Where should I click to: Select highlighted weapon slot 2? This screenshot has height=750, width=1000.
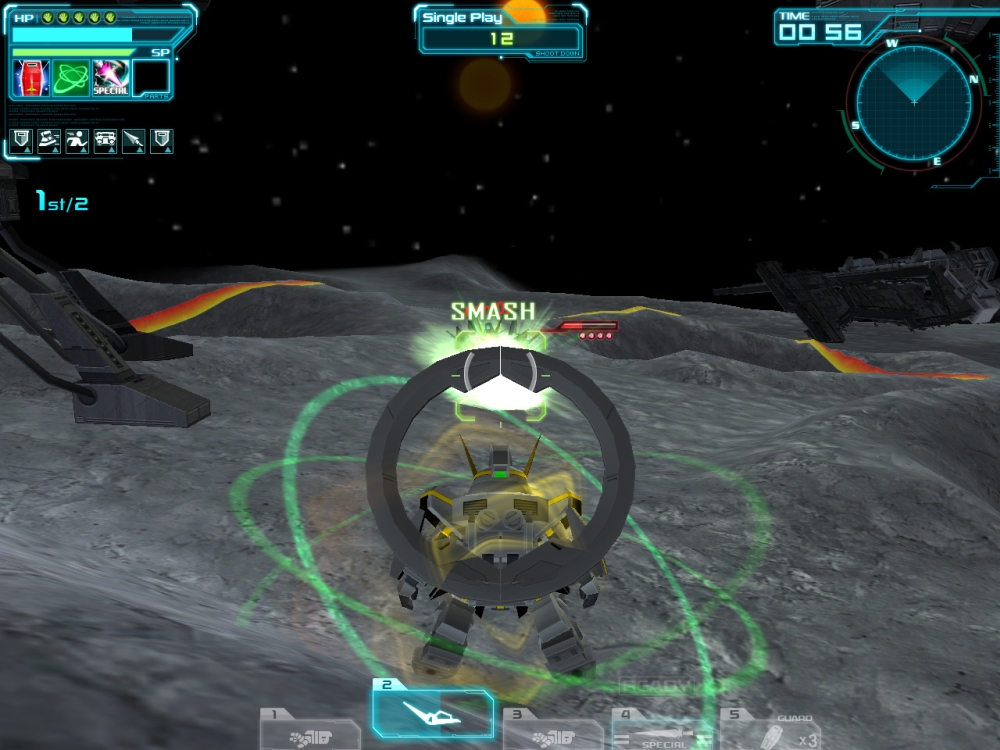[x=432, y=714]
